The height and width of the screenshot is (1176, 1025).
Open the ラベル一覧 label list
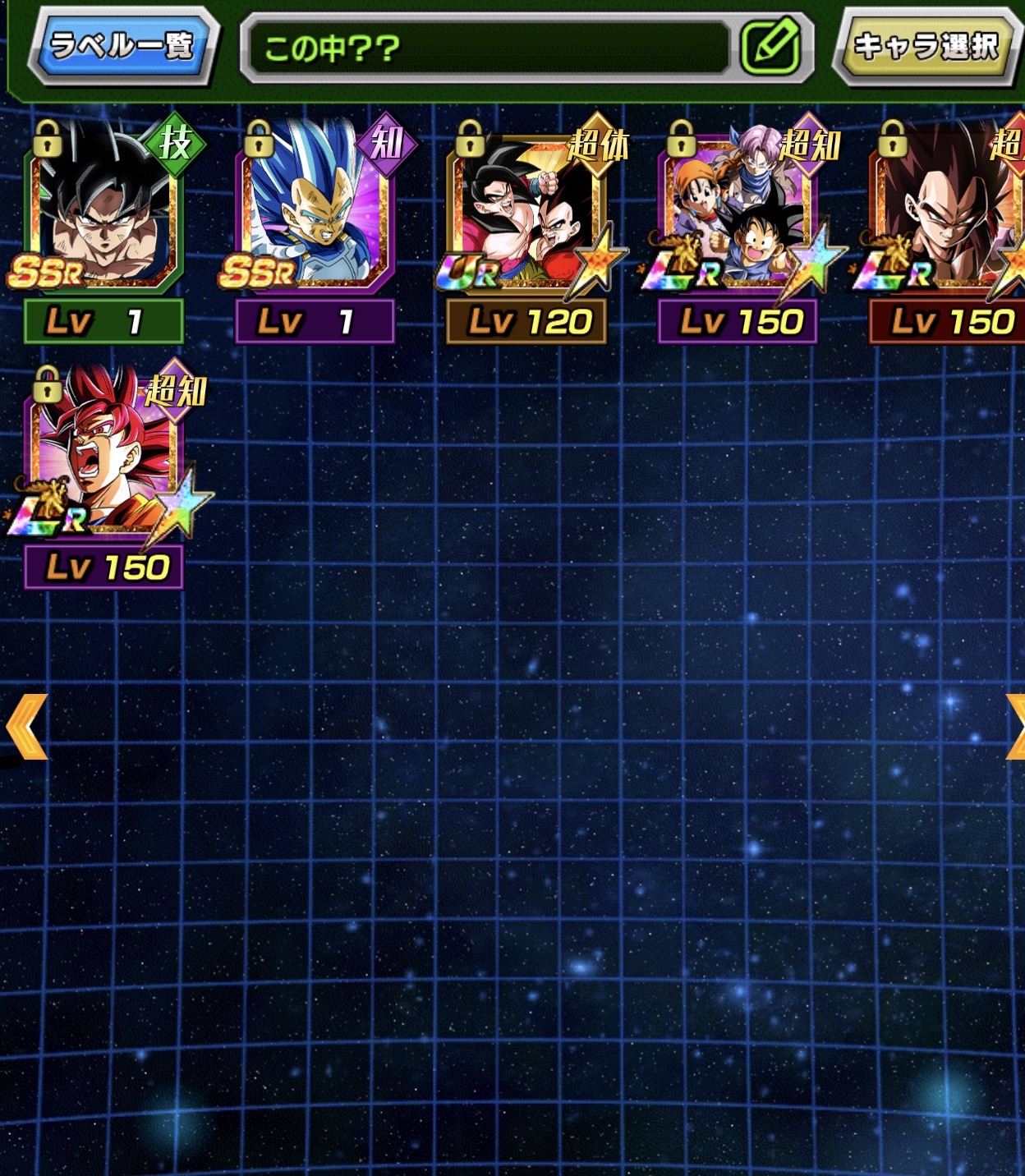122,45
